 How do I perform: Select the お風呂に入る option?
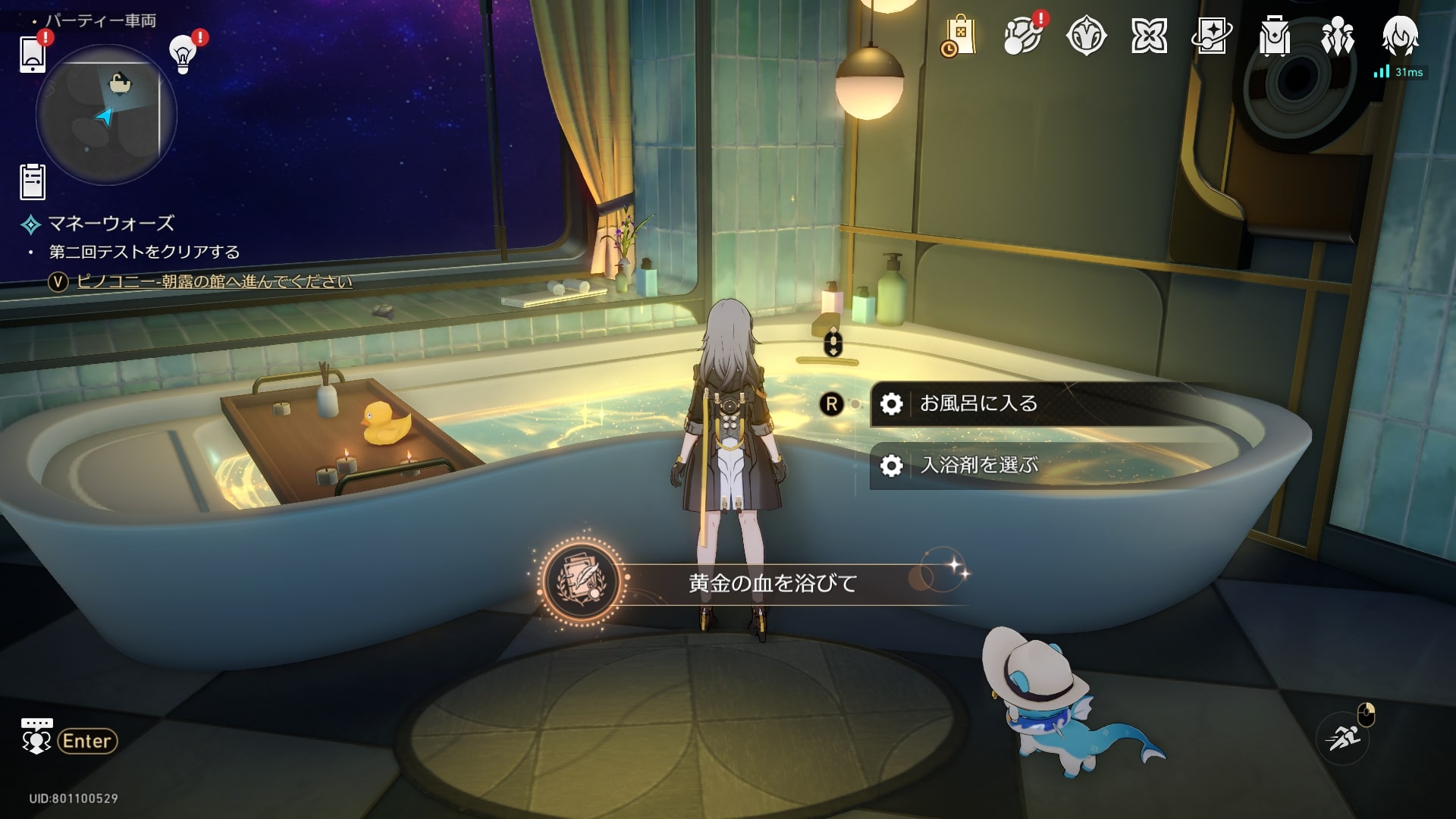[x=978, y=403]
